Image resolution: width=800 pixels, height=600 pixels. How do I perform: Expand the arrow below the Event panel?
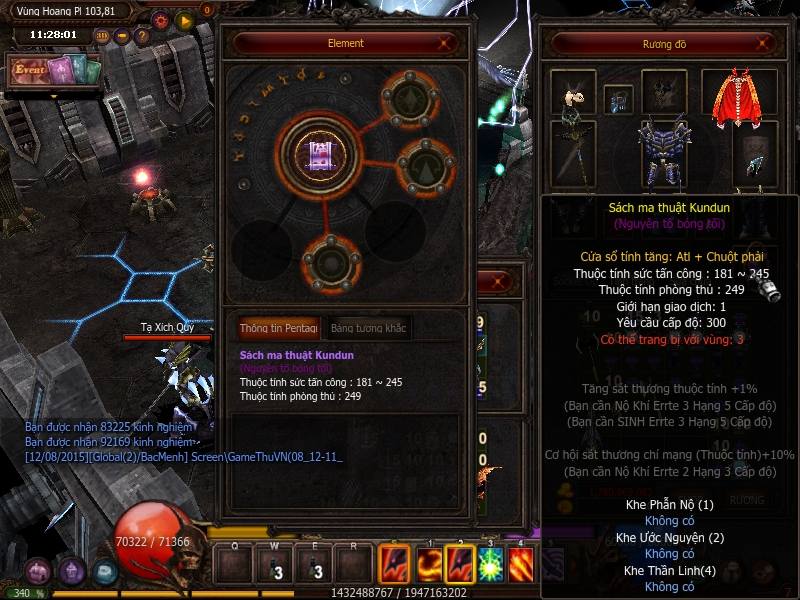tap(54, 96)
